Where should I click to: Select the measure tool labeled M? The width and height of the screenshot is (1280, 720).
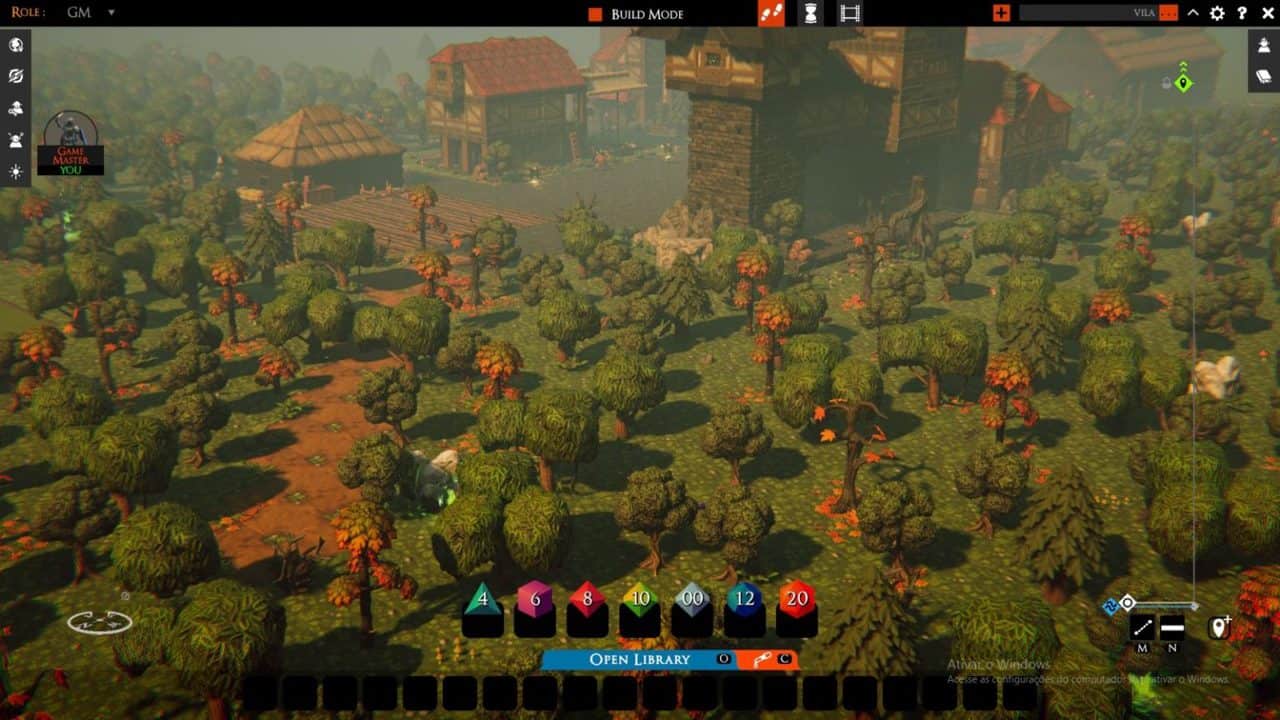pos(1140,627)
